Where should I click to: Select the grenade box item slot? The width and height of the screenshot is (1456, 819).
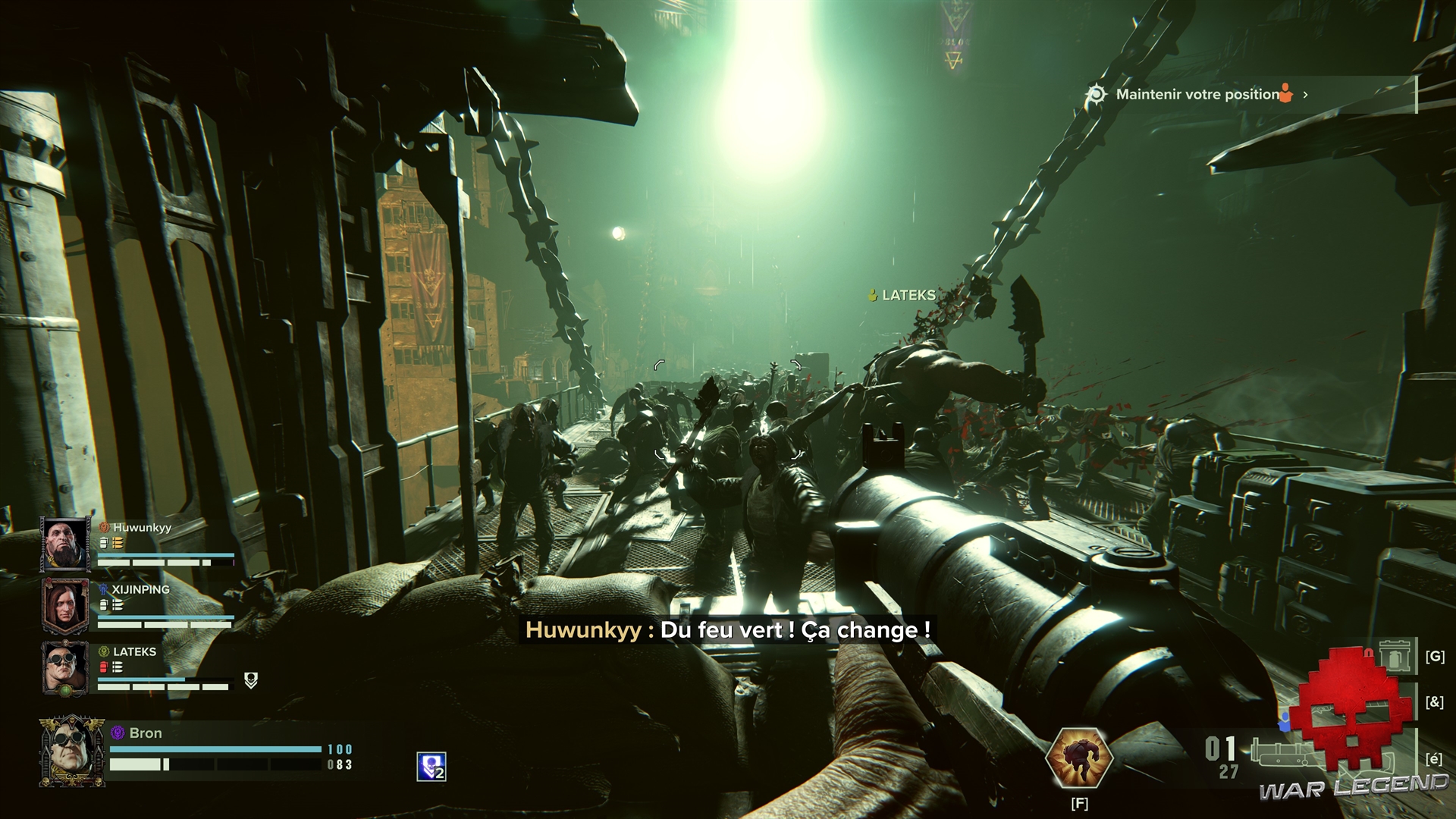(x=1395, y=656)
